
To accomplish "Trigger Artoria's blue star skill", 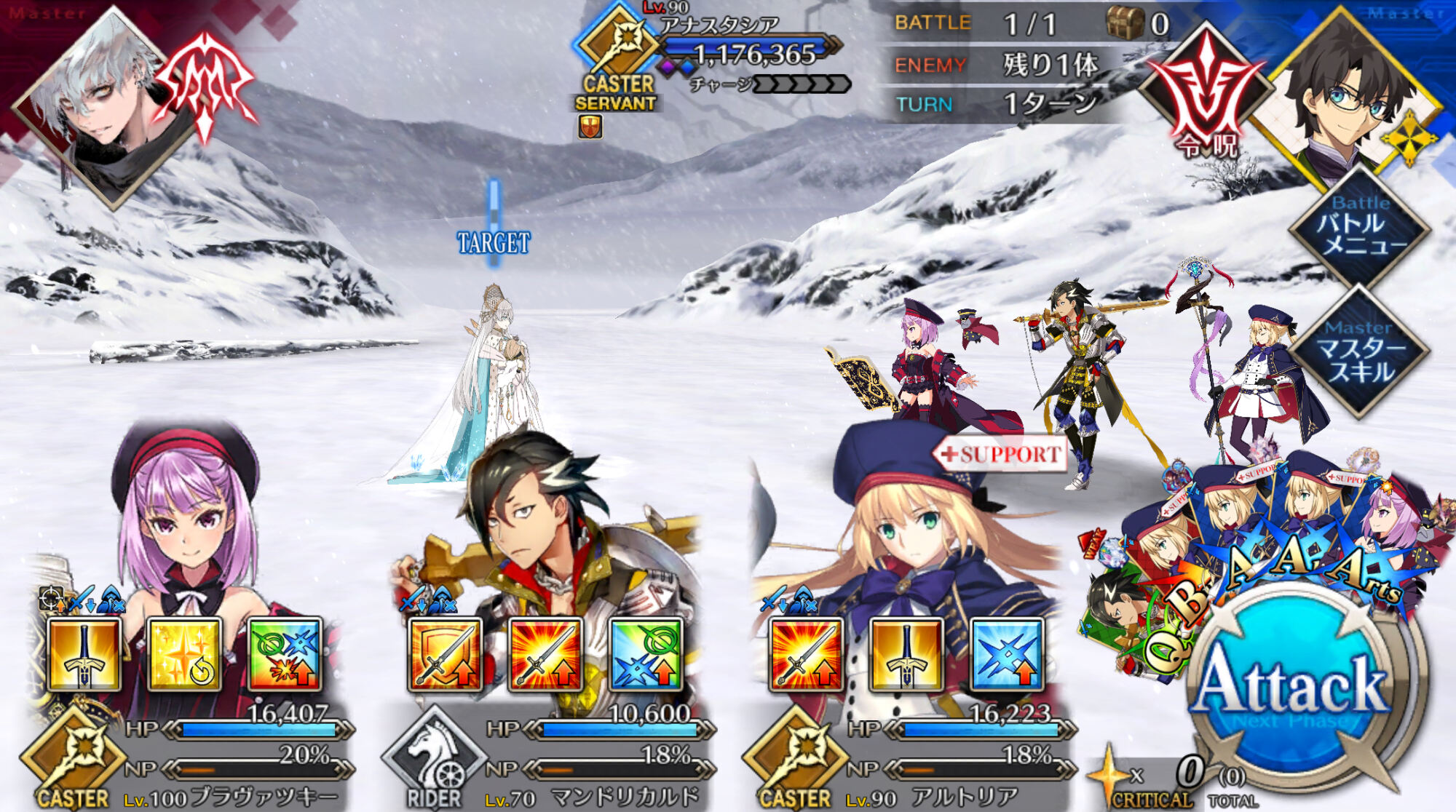I will tap(1007, 654).
